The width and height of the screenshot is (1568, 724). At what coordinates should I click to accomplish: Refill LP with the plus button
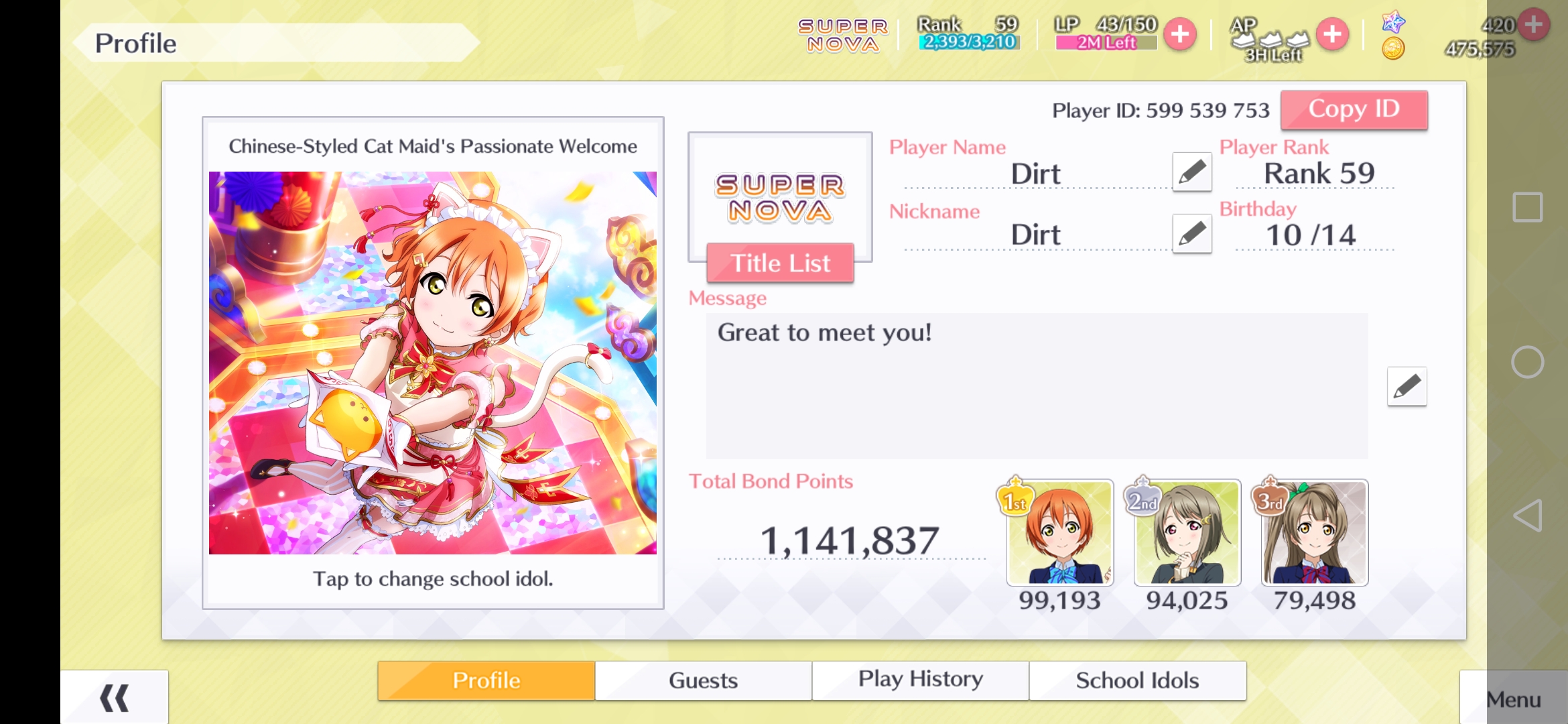coord(1180,34)
